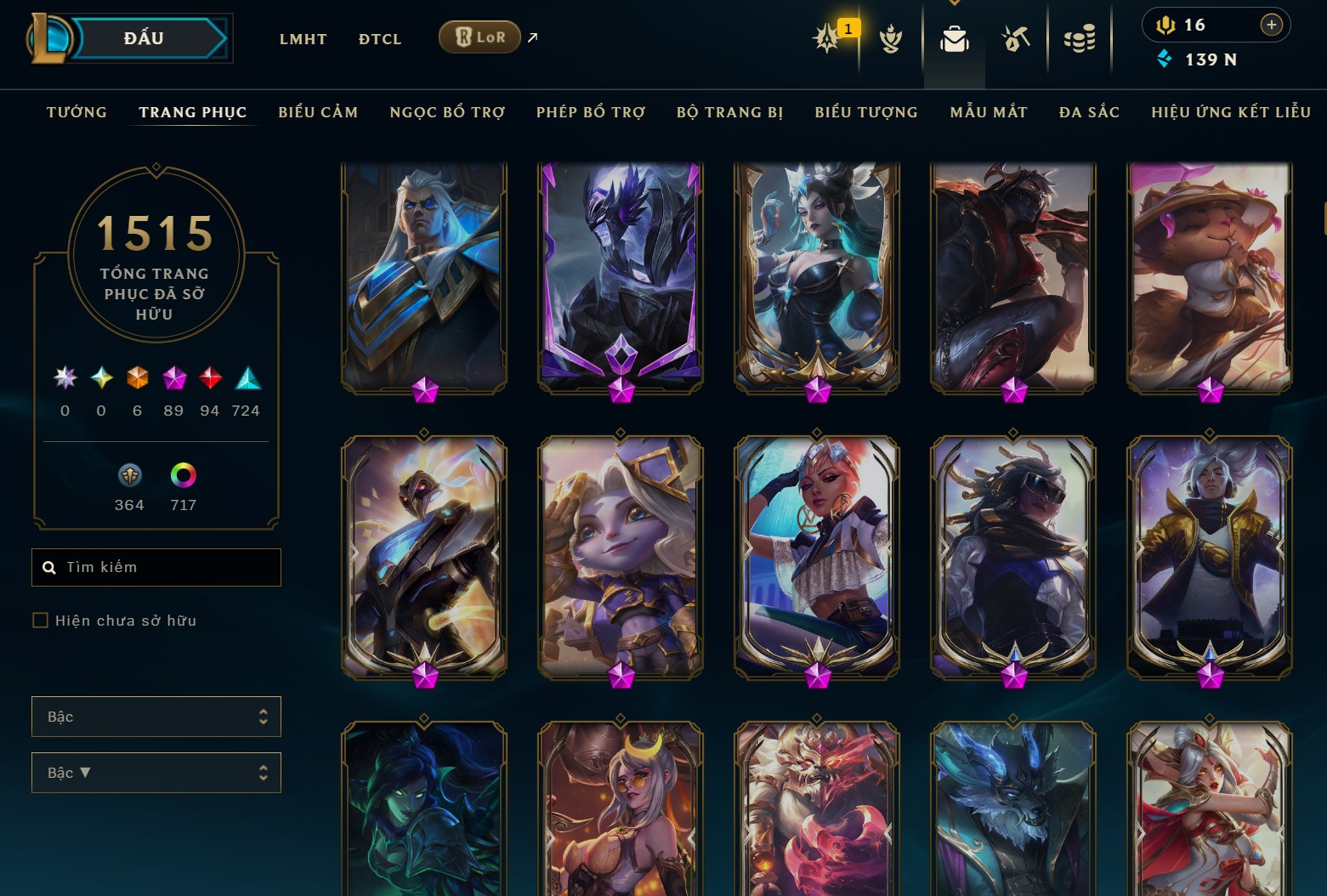
Task: Enable the 'Hiện chưa sở hữu' checkbox
Action: pyautogui.click(x=40, y=621)
